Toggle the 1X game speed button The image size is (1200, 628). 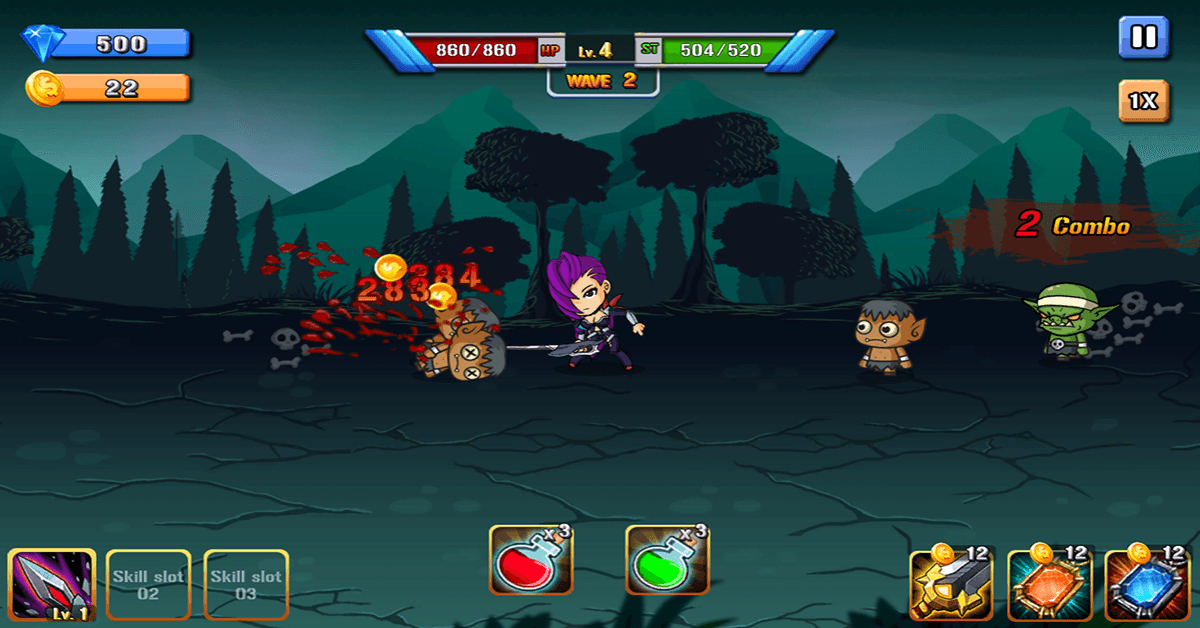pyautogui.click(x=1143, y=101)
